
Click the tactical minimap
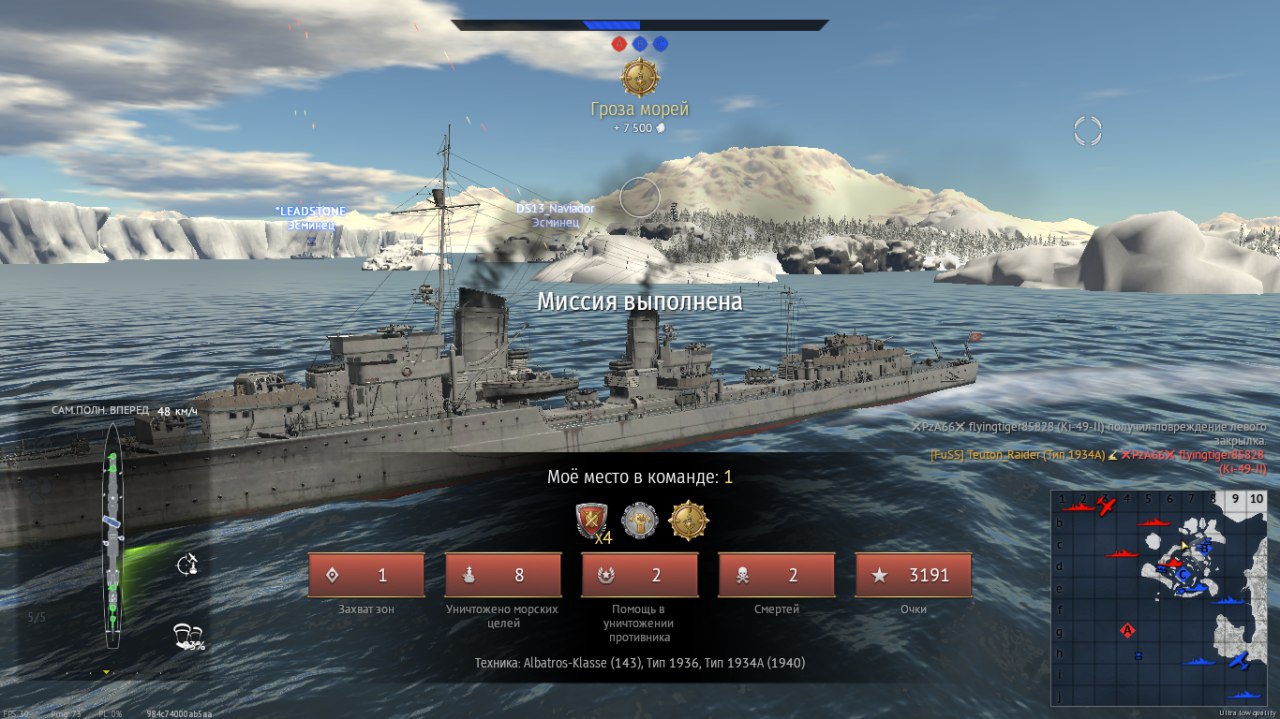[x=1158, y=596]
